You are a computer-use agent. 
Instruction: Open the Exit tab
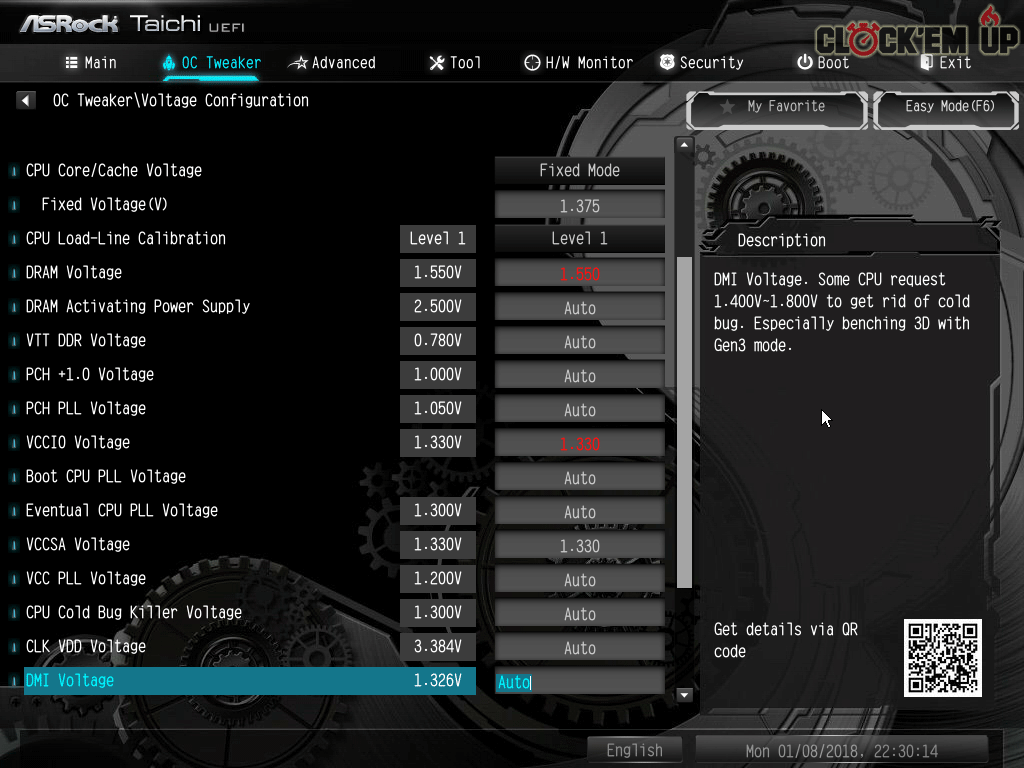(x=945, y=62)
